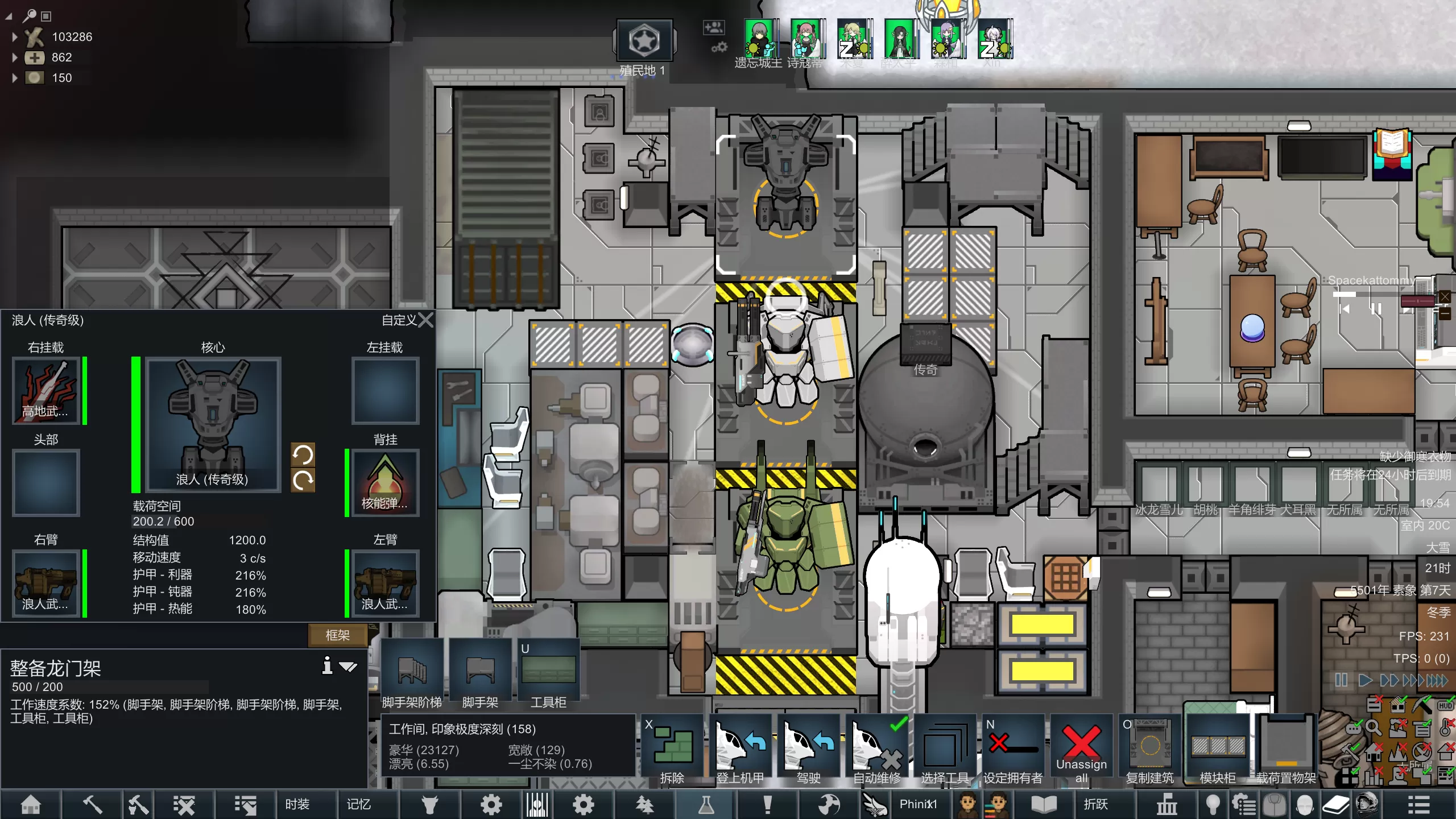Viewport: 1456px width, 819px height.
Task: Choose the 登上机甲 board mech command
Action: [x=740, y=750]
